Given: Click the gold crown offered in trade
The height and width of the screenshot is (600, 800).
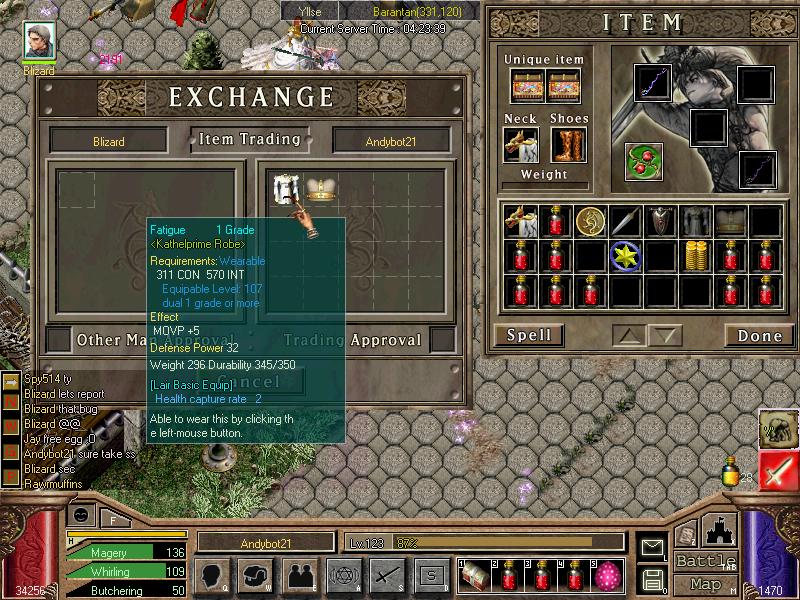Looking at the screenshot, I should (x=319, y=187).
